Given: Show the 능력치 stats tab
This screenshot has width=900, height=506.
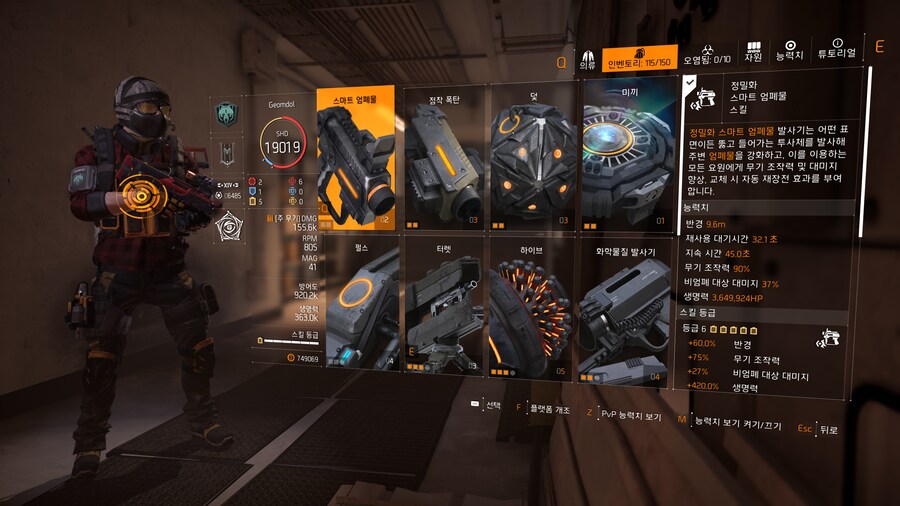Looking at the screenshot, I should [x=790, y=52].
